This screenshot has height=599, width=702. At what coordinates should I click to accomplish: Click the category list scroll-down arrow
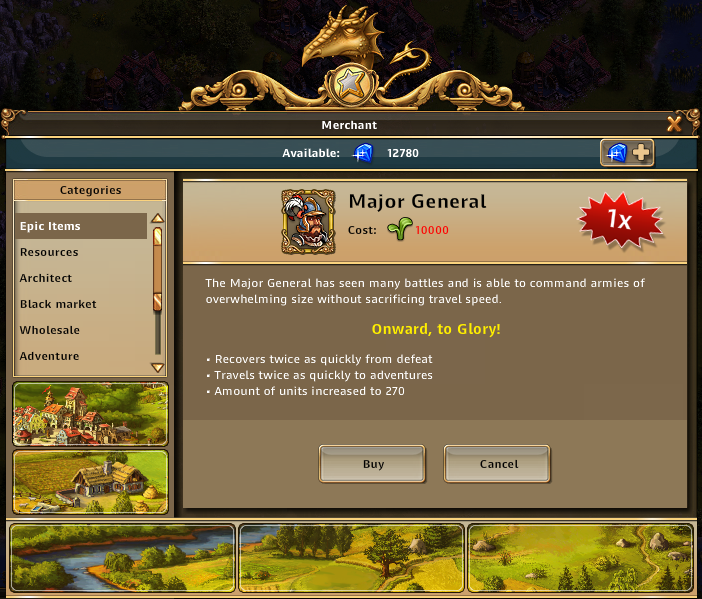[x=157, y=367]
